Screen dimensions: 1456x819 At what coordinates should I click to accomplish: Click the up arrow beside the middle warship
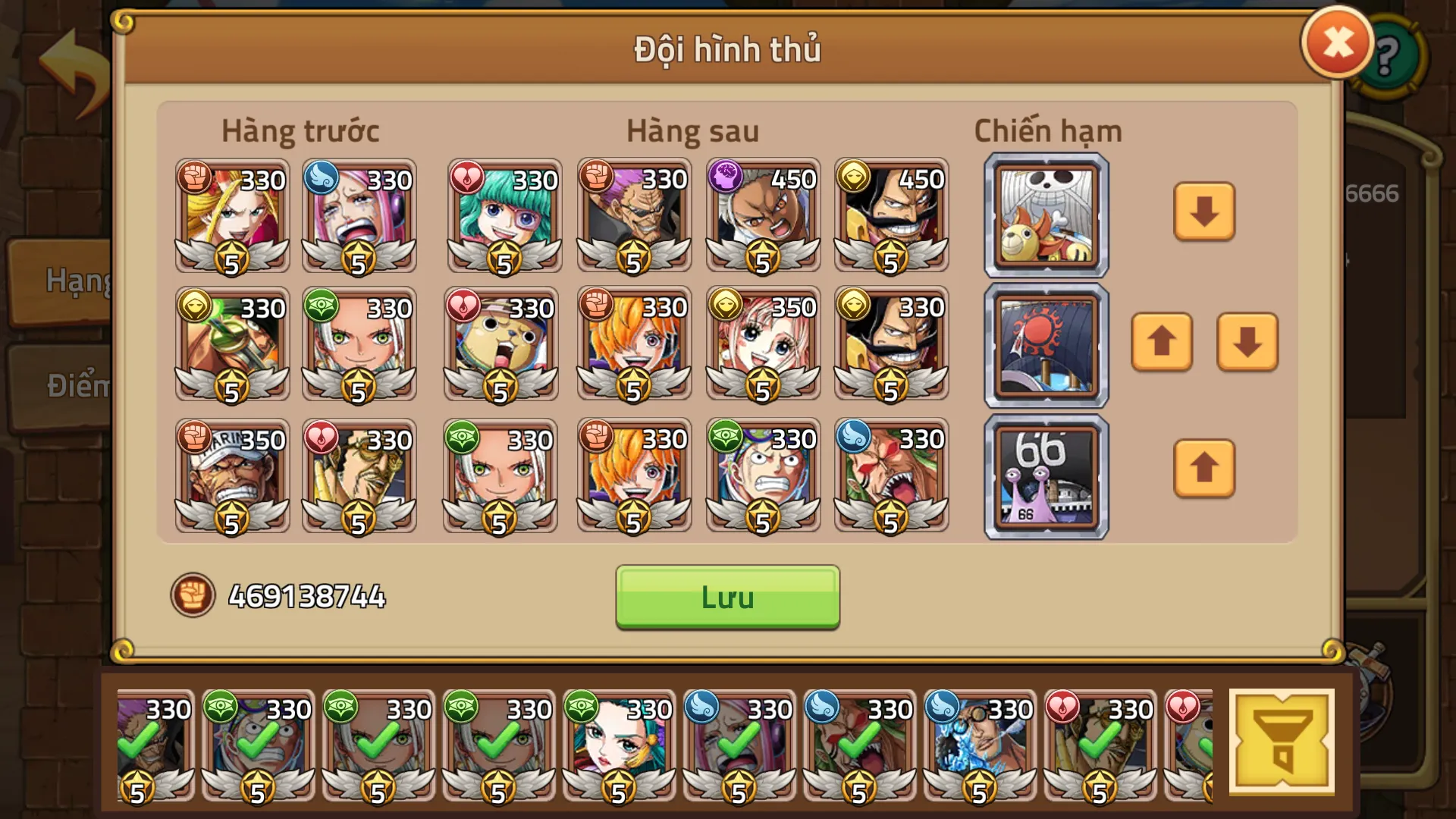(1163, 343)
